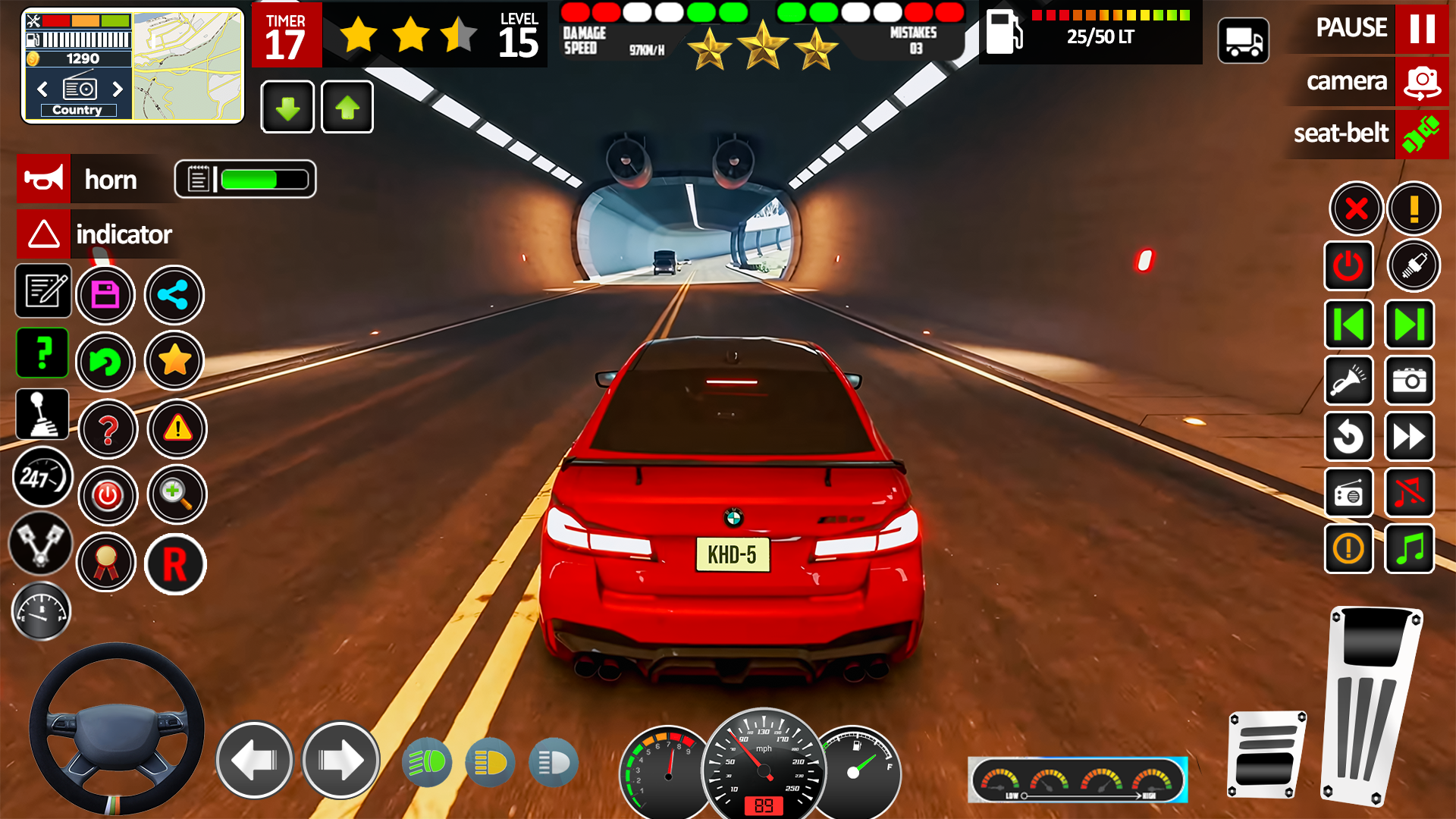The image size is (1456, 819).
Task: Click the share icon
Action: pos(174,295)
